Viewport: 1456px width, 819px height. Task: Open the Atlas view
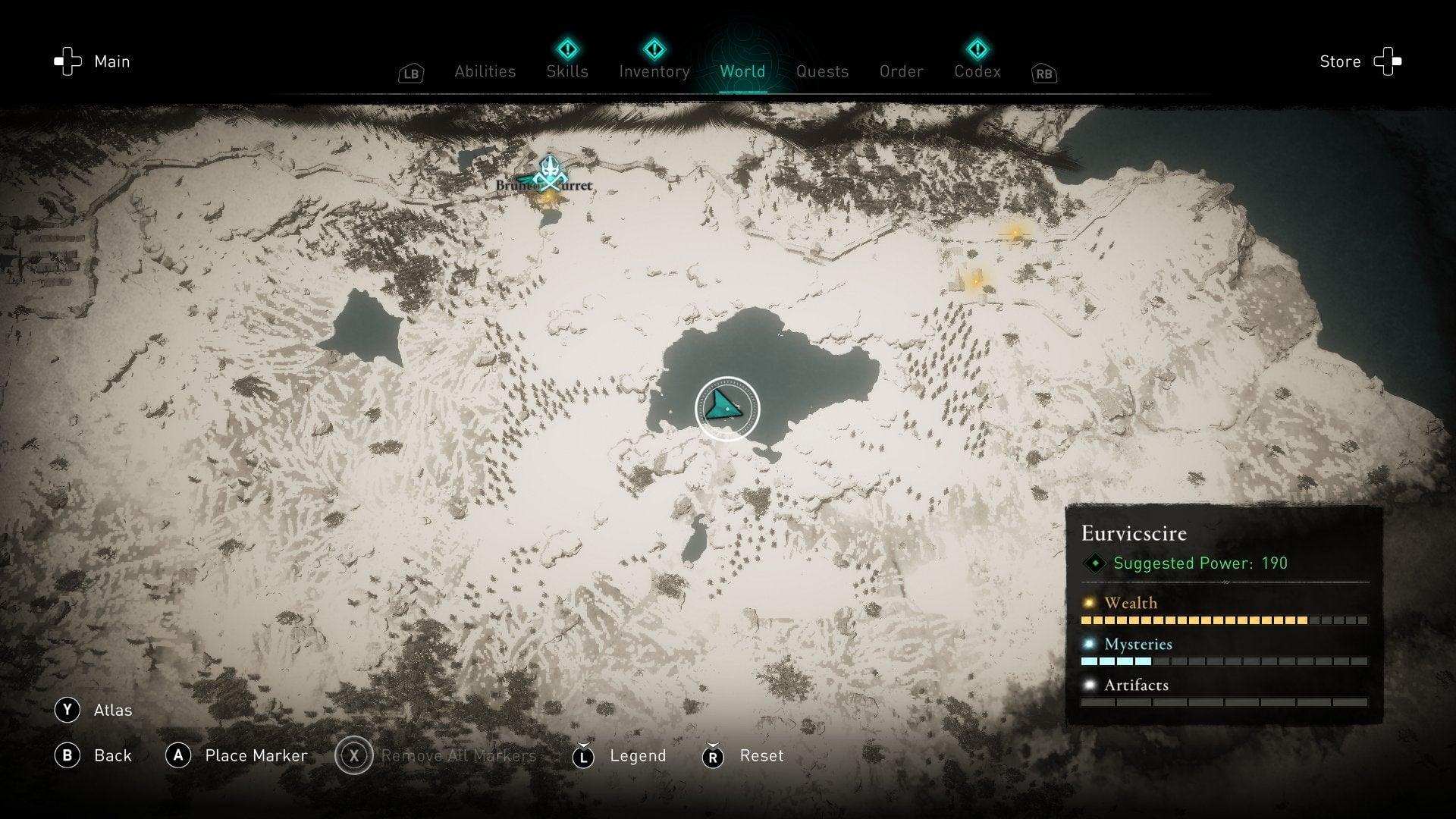point(93,710)
